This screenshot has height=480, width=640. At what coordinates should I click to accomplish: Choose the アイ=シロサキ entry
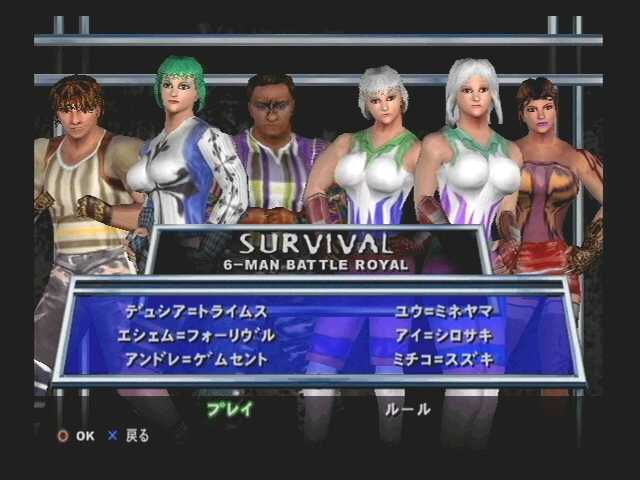(444, 335)
